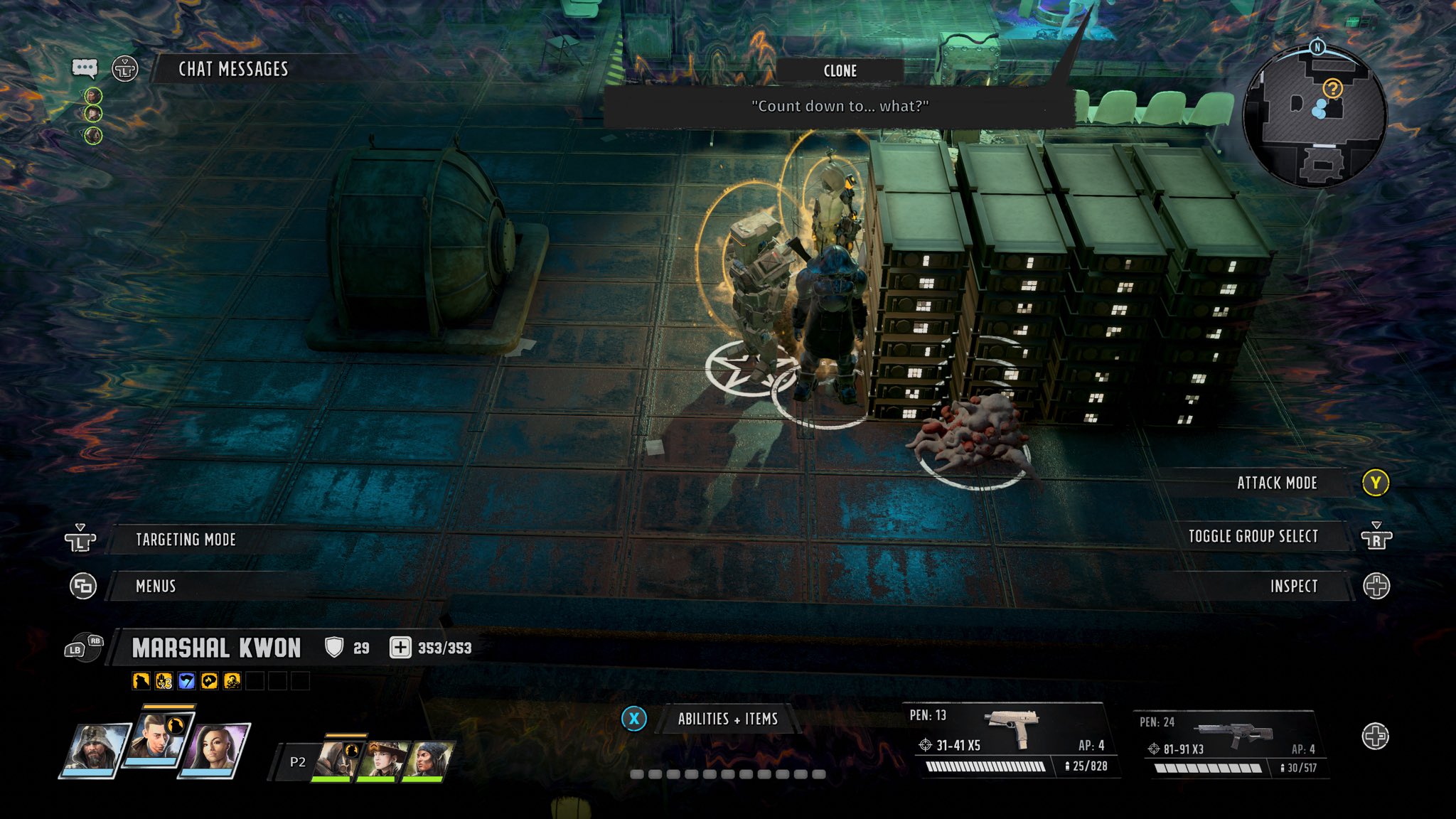Select the P2 cowboy-hat woman portrait
The height and width of the screenshot is (819, 1456).
coord(380,760)
